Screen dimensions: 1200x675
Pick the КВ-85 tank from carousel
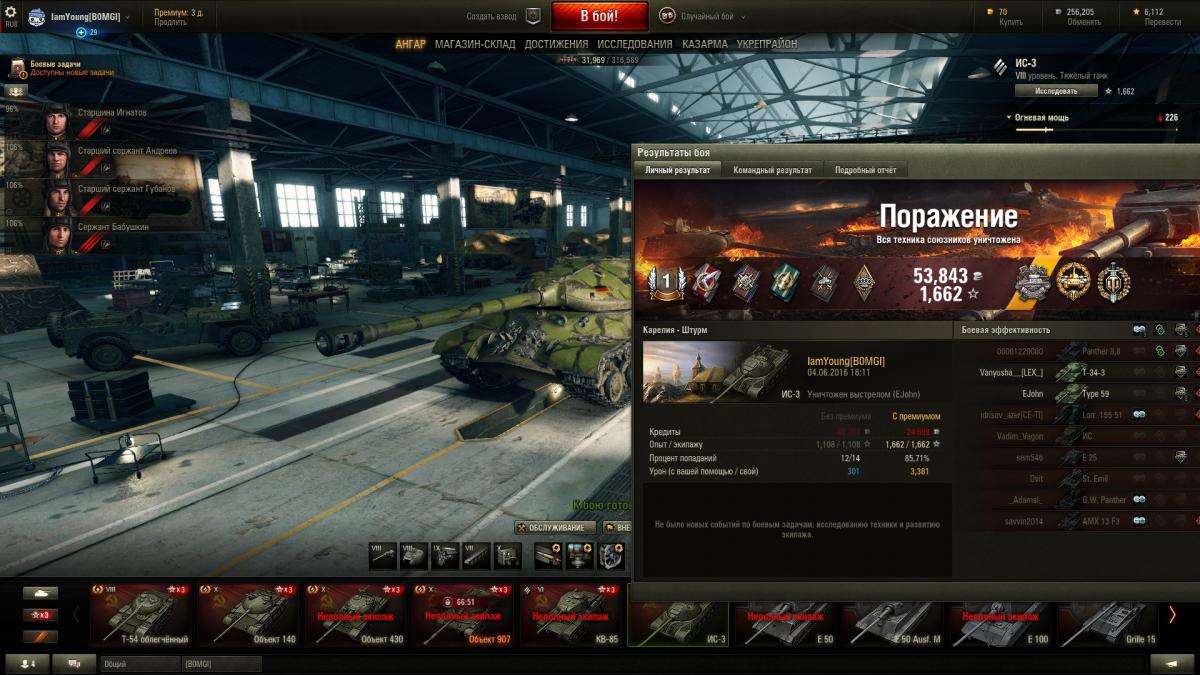point(571,615)
